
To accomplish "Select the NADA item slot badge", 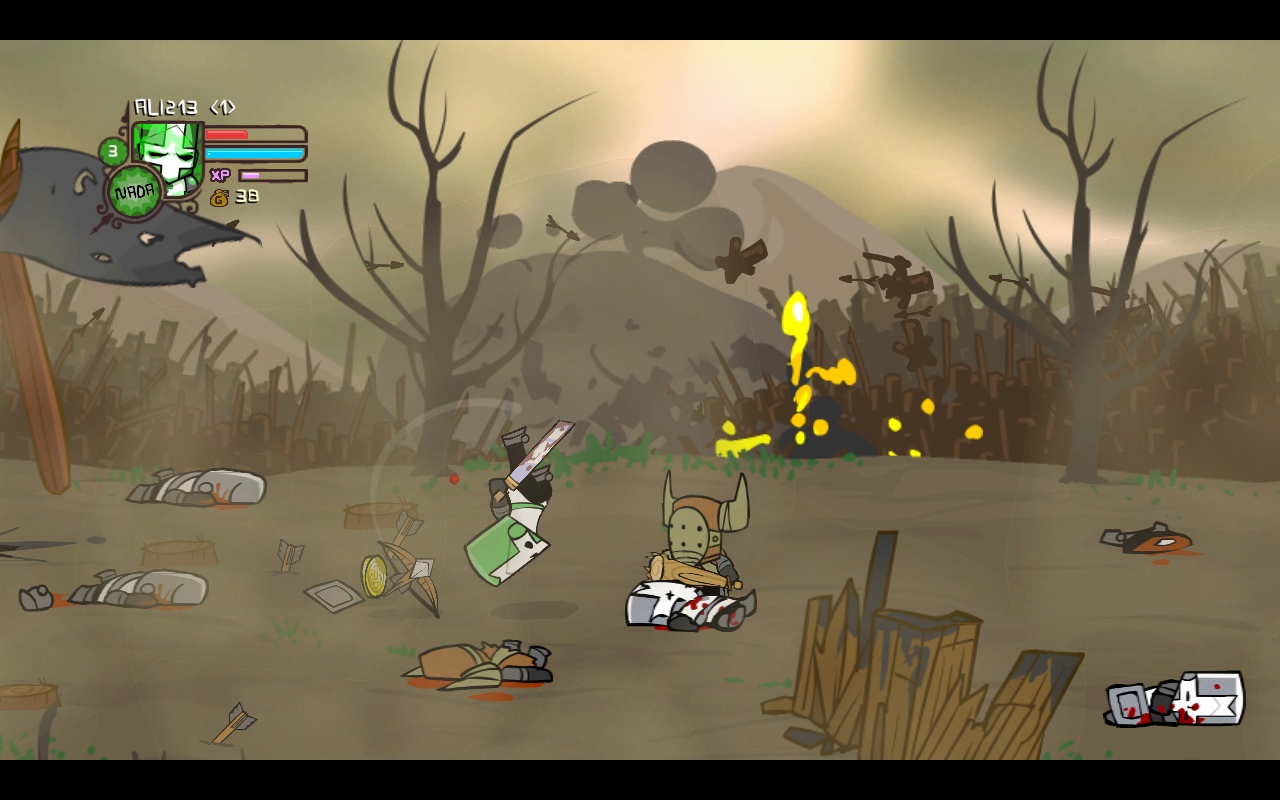I will (134, 192).
